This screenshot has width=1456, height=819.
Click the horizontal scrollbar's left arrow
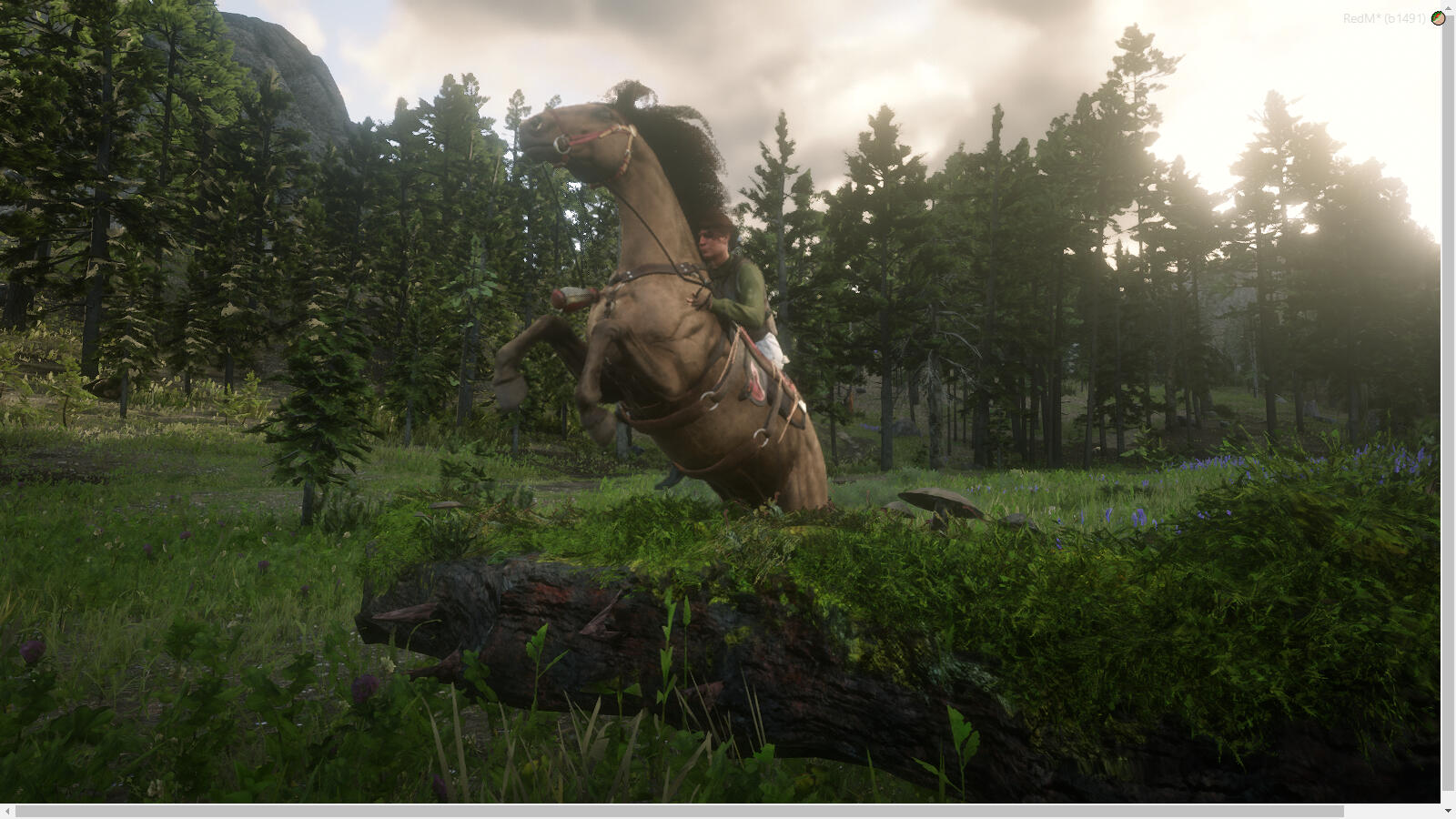(7, 811)
